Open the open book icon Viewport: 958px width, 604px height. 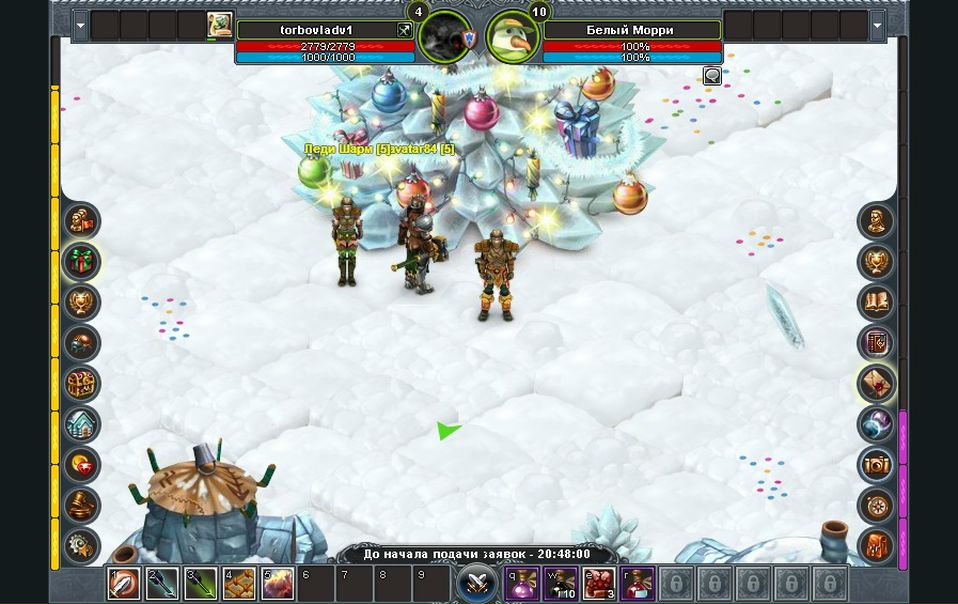click(x=876, y=302)
